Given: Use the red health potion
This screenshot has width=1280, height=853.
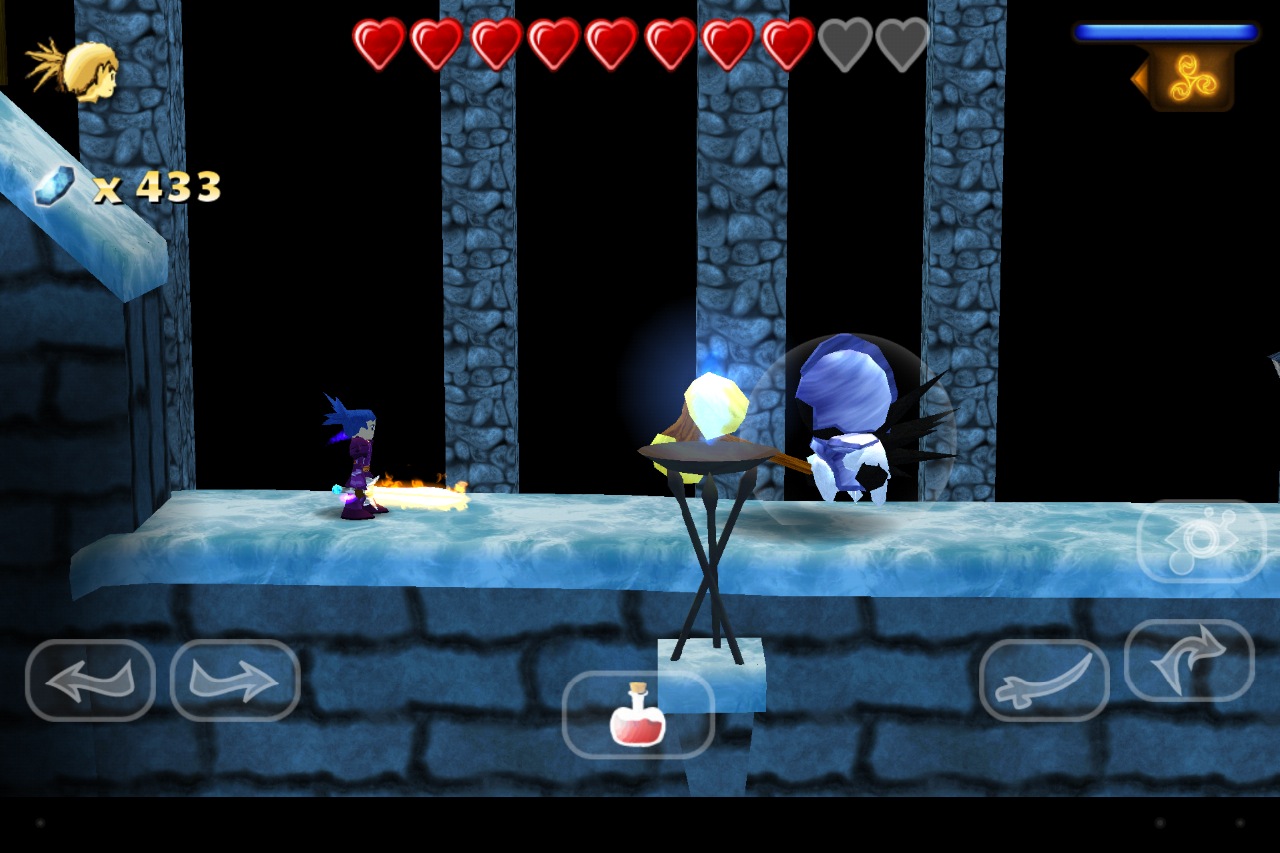Looking at the screenshot, I should pos(638,714).
